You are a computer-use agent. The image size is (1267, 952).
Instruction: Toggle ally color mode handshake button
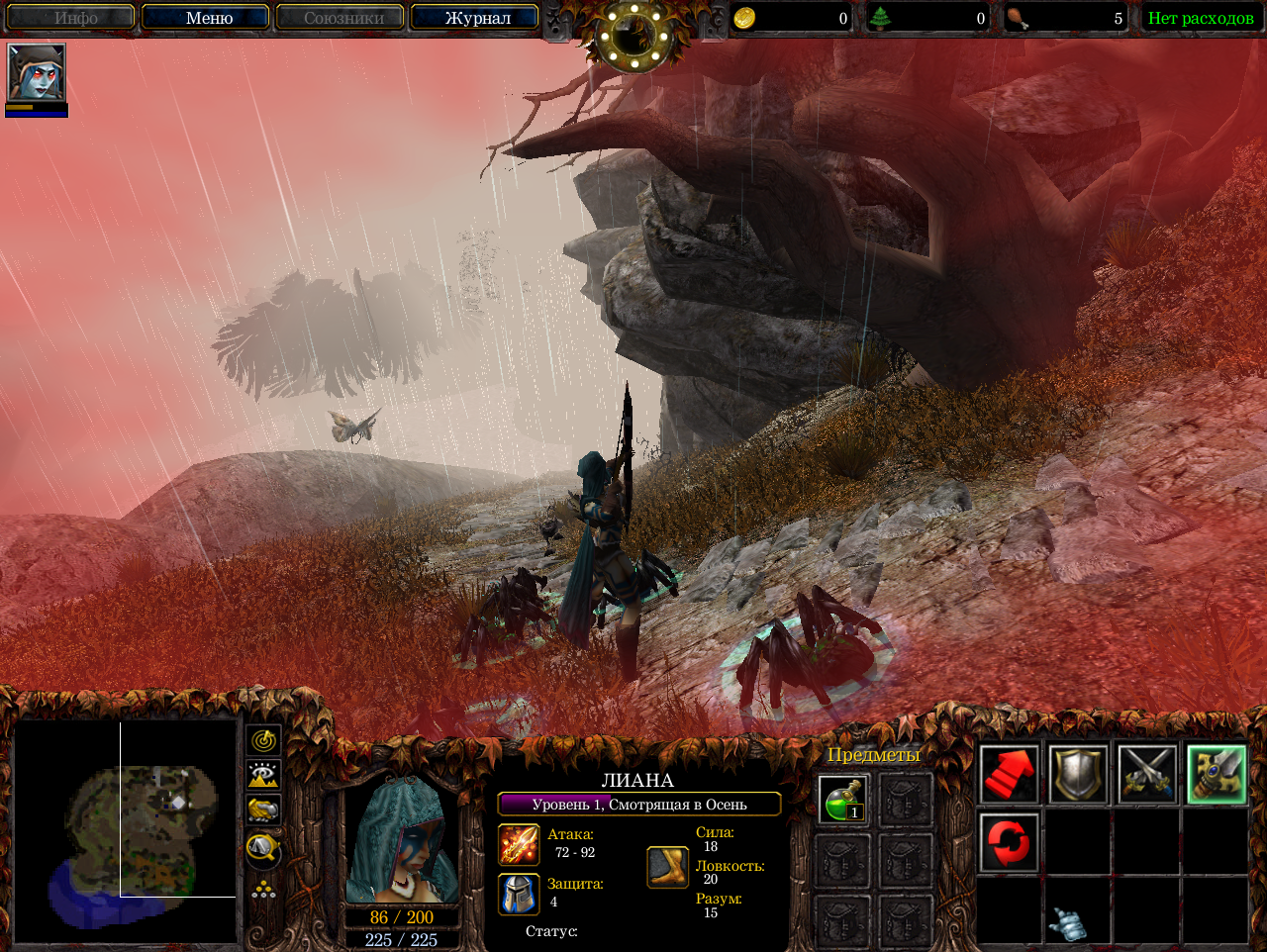[x=263, y=810]
